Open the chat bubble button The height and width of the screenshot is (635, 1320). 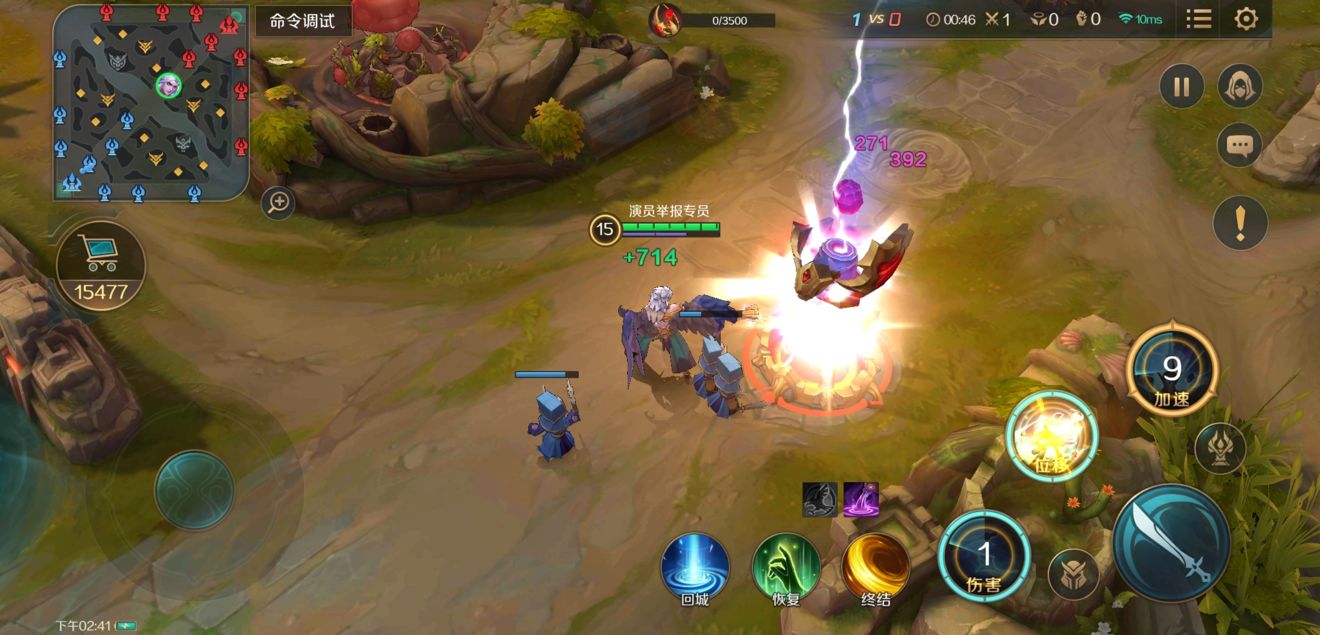click(1240, 146)
